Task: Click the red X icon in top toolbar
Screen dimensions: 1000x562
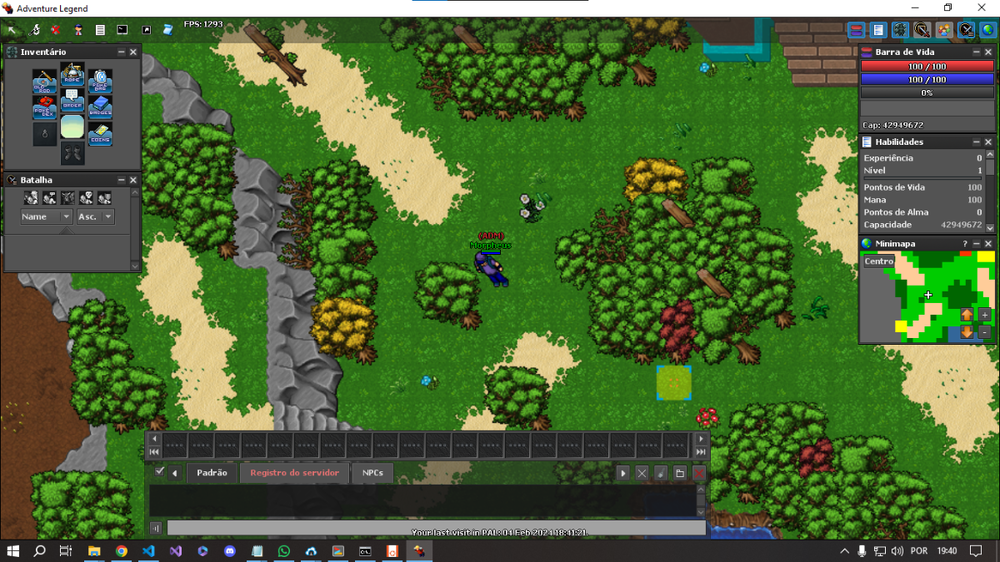Action: pyautogui.click(x=55, y=30)
